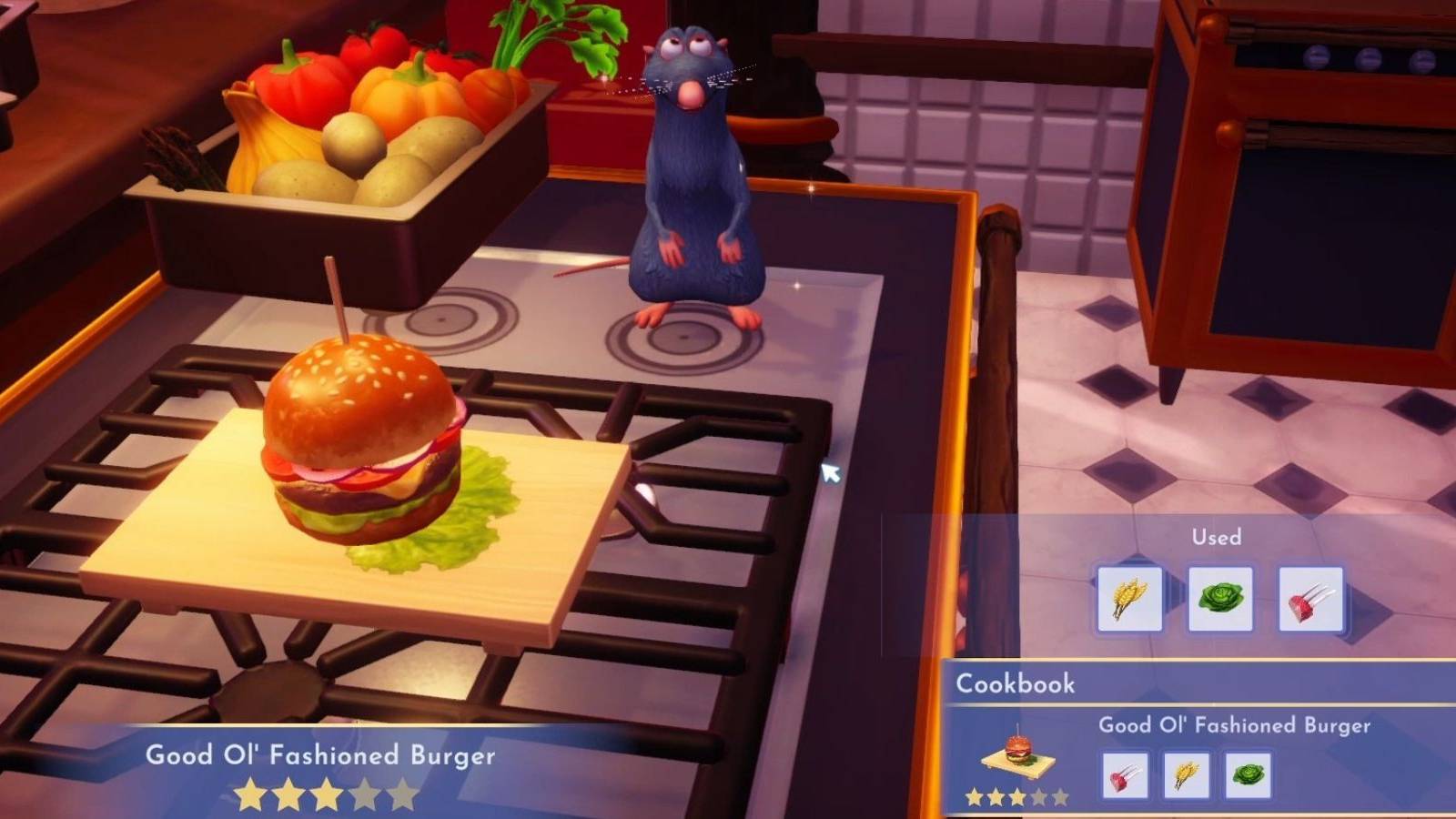Click the lettuce icon in the Used panel
The width and height of the screenshot is (1456, 819).
tap(1219, 596)
